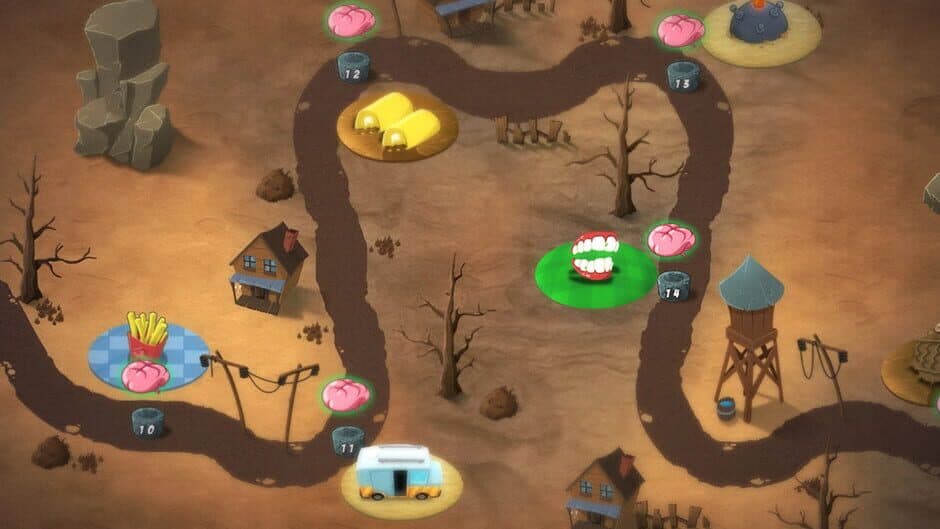The image size is (940, 529).
Task: Open level 12 from the map
Action: 353,67
